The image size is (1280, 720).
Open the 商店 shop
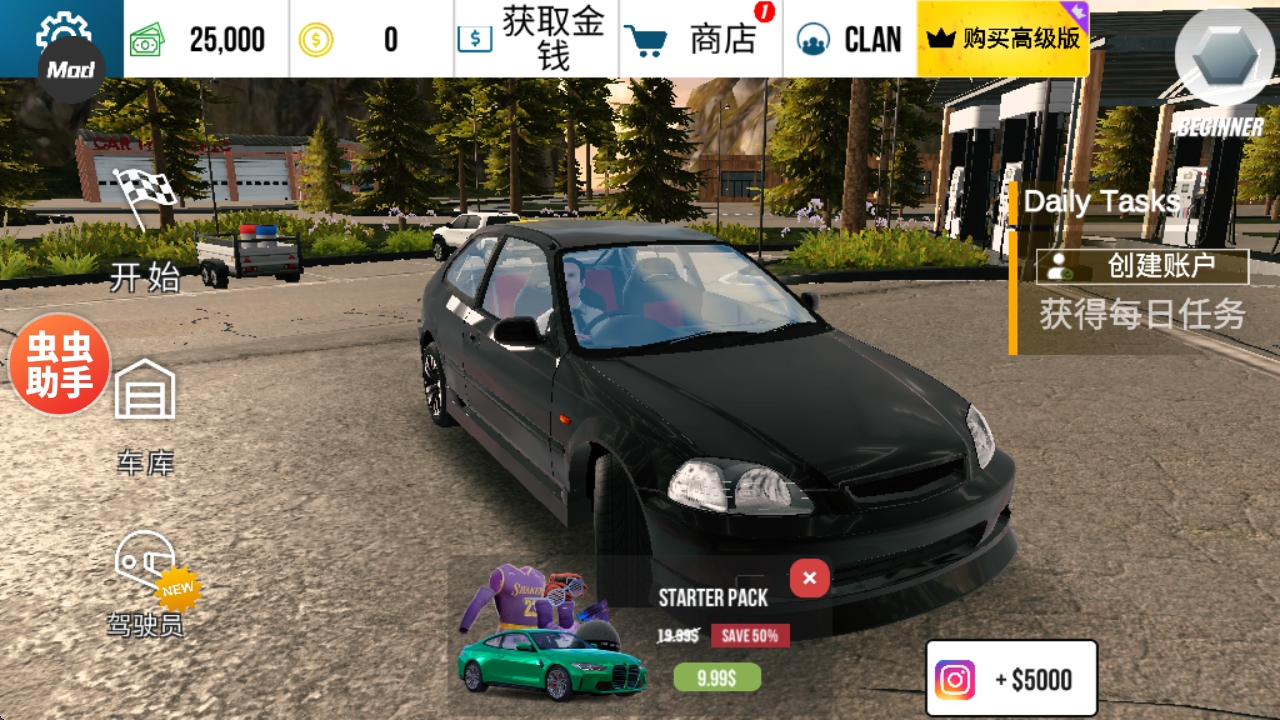(700, 40)
